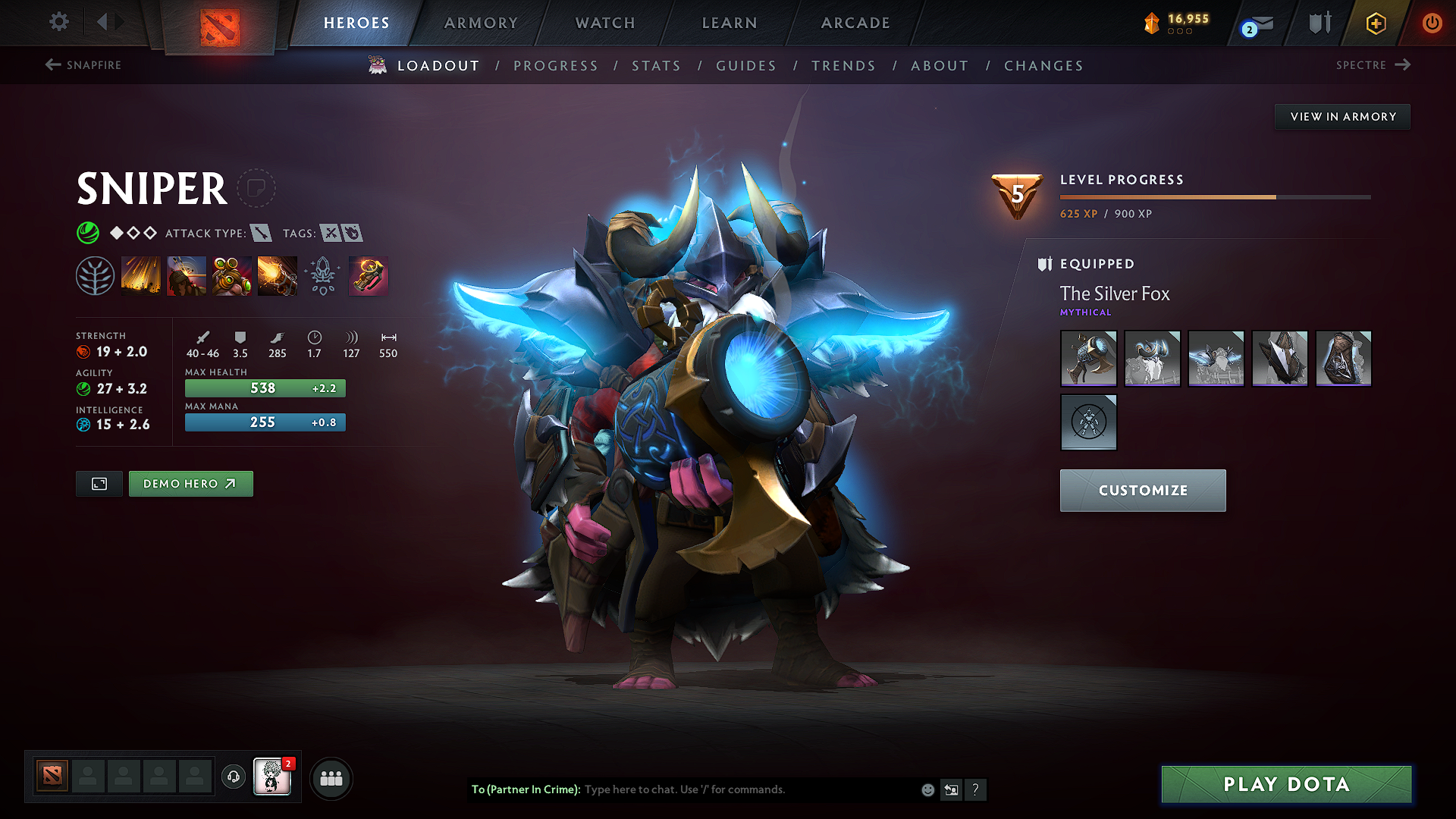This screenshot has width=1456, height=819.
Task: Select Sniper's Shrapnel ability icon
Action: [141, 275]
